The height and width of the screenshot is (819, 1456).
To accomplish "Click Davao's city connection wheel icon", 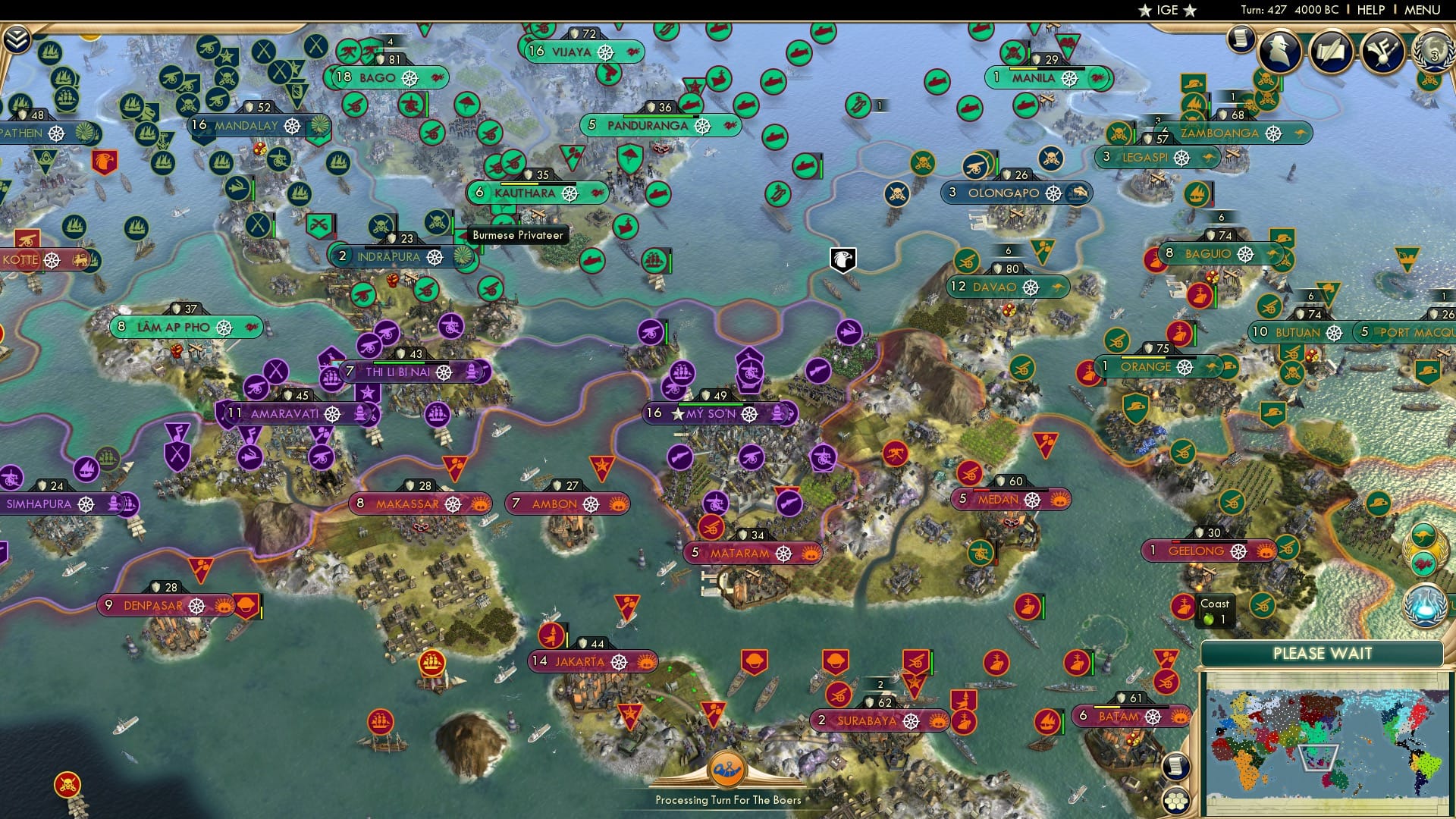I will (1030, 288).
